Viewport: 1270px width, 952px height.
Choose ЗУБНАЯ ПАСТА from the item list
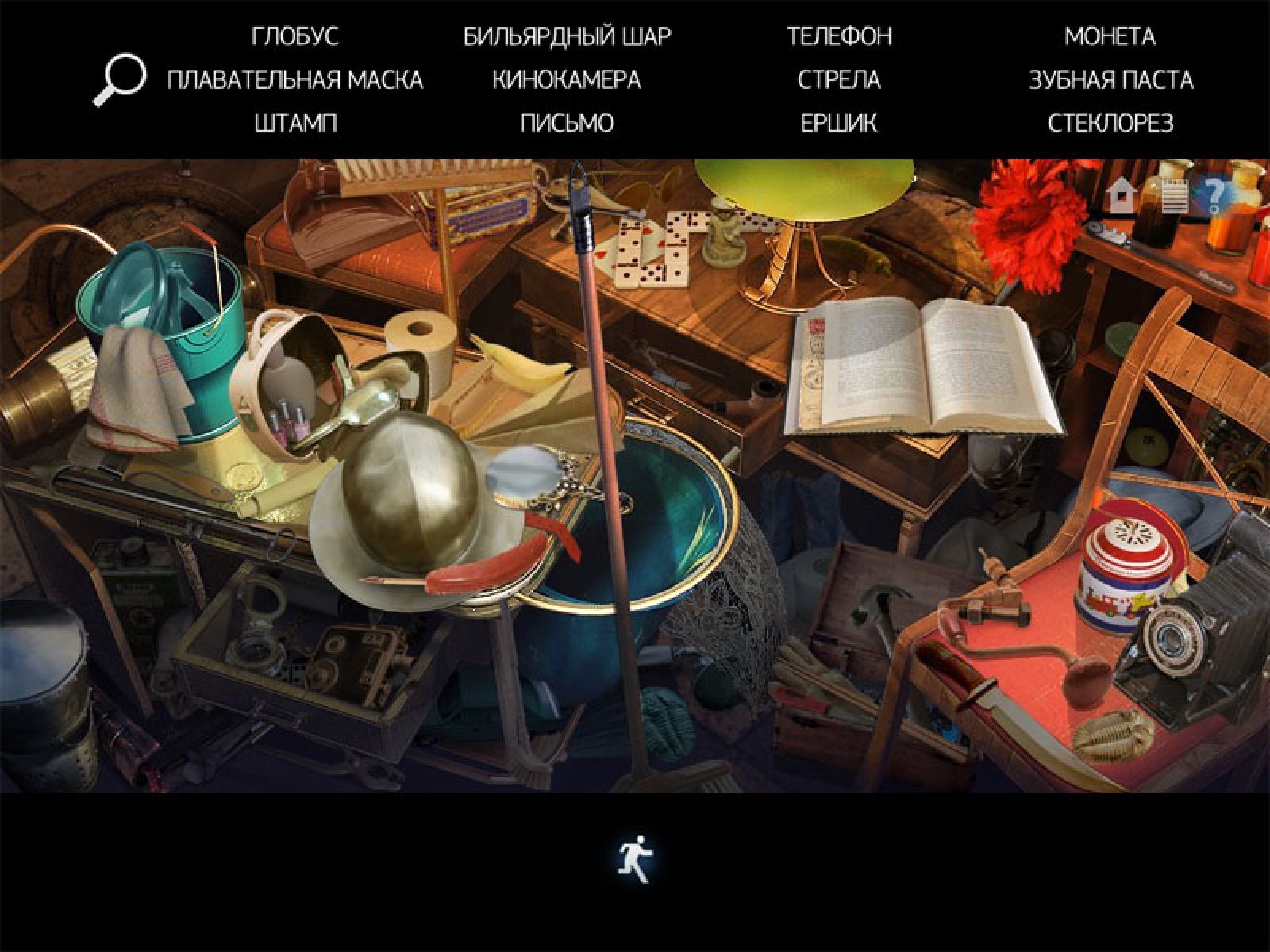pyautogui.click(x=1110, y=80)
